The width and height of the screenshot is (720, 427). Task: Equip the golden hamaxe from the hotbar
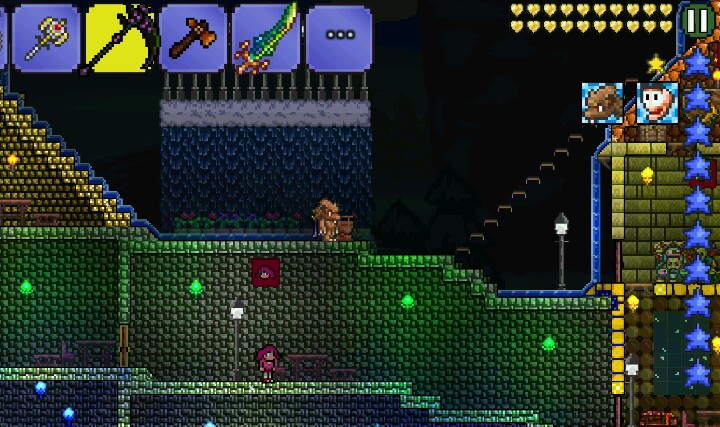point(44,37)
